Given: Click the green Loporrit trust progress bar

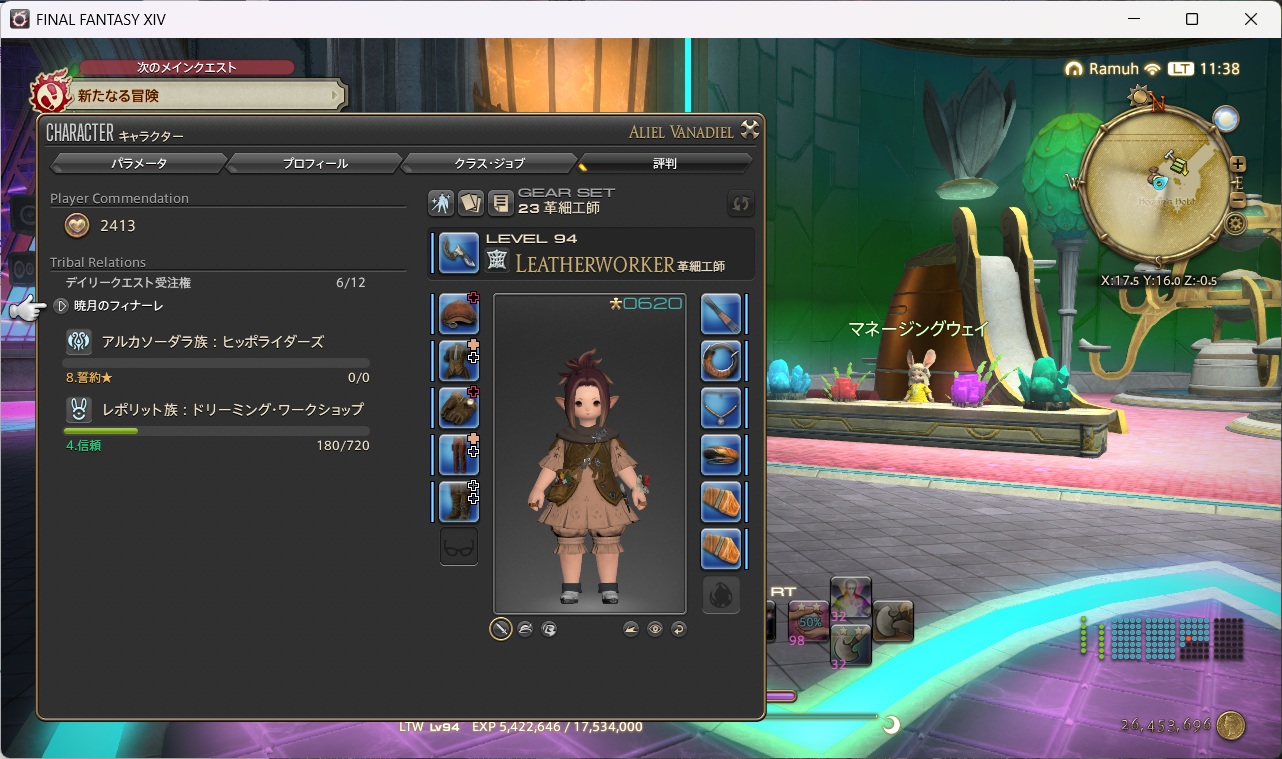Looking at the screenshot, I should click(101, 430).
